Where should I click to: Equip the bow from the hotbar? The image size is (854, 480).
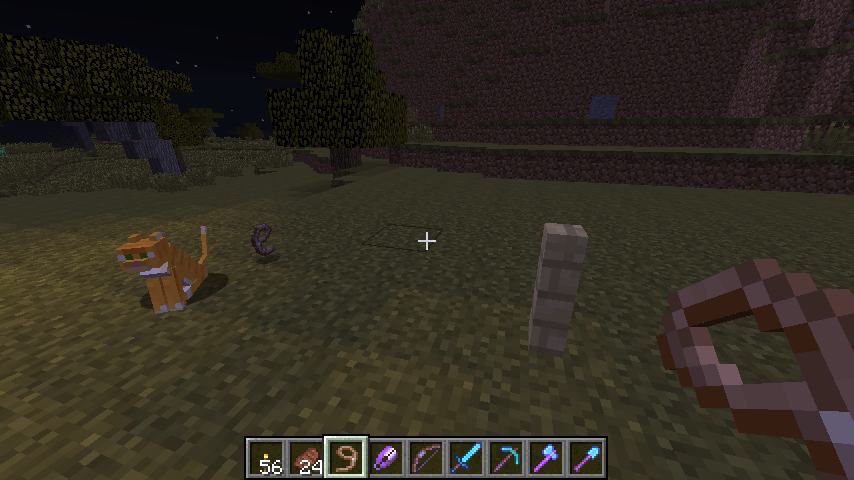pos(427,458)
